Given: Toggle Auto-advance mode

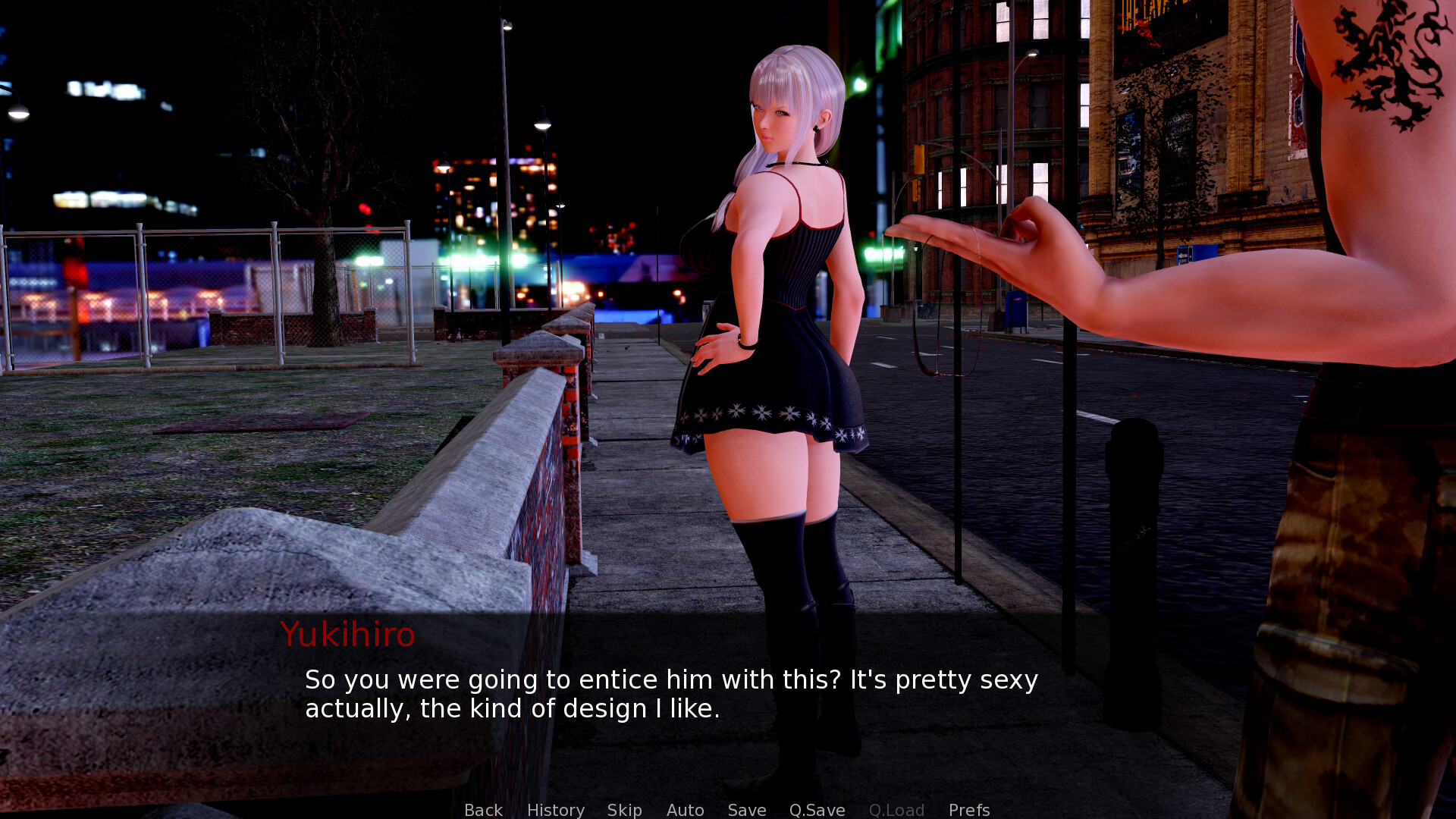Looking at the screenshot, I should pyautogui.click(x=685, y=809).
